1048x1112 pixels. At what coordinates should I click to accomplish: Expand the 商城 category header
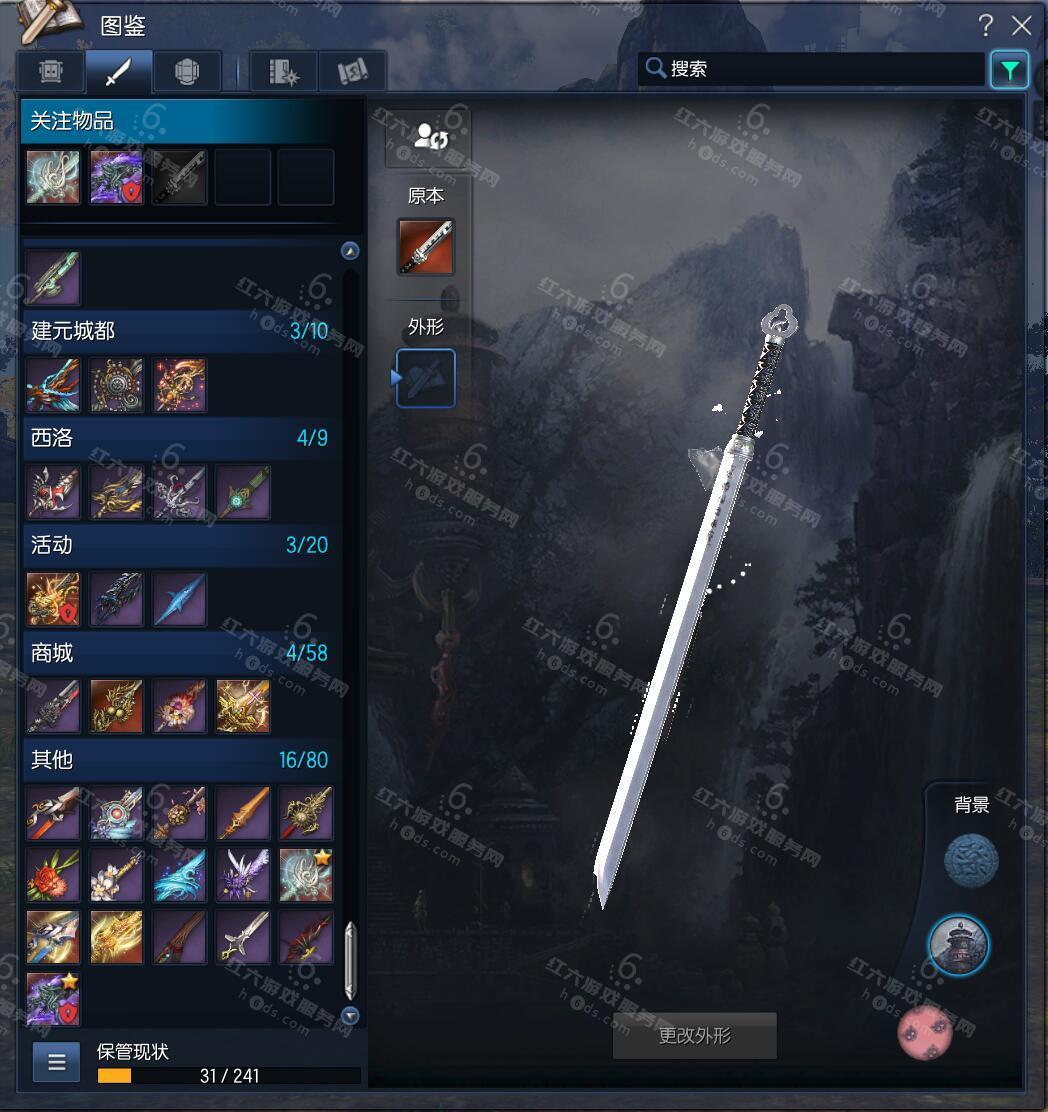(180, 653)
